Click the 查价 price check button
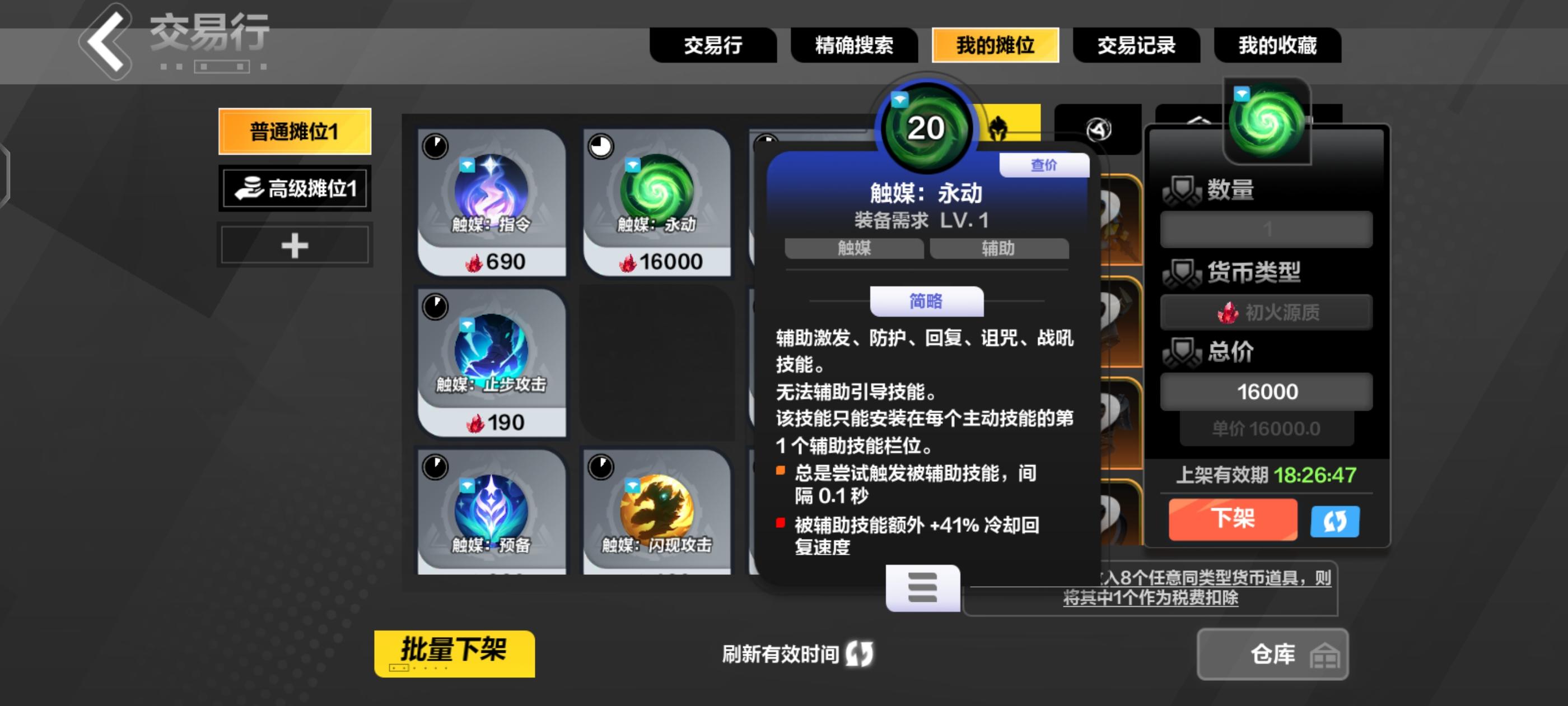 [x=1043, y=165]
